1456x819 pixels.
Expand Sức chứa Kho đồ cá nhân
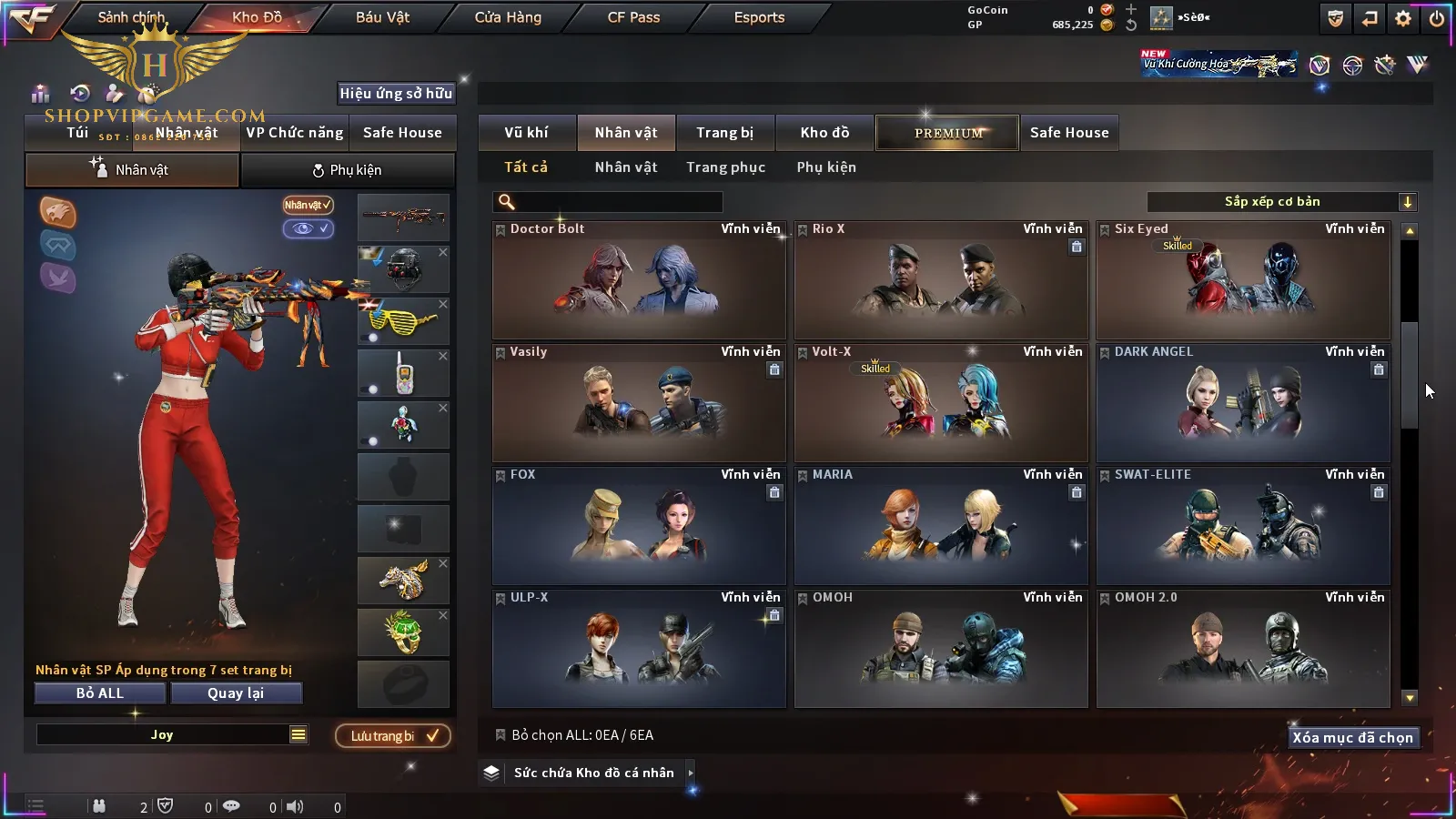click(593, 773)
